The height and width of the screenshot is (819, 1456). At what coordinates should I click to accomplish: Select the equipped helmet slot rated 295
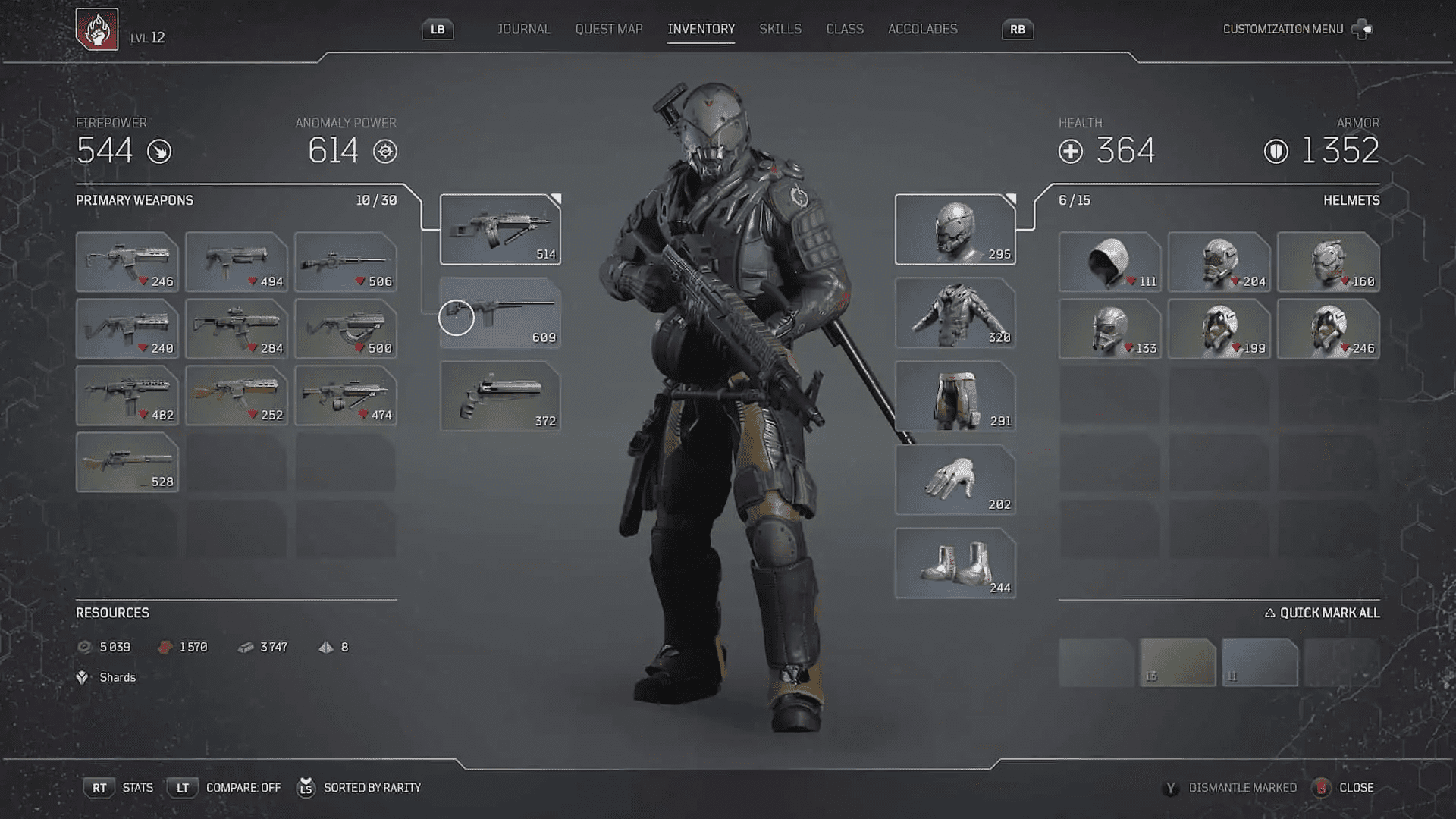(955, 229)
